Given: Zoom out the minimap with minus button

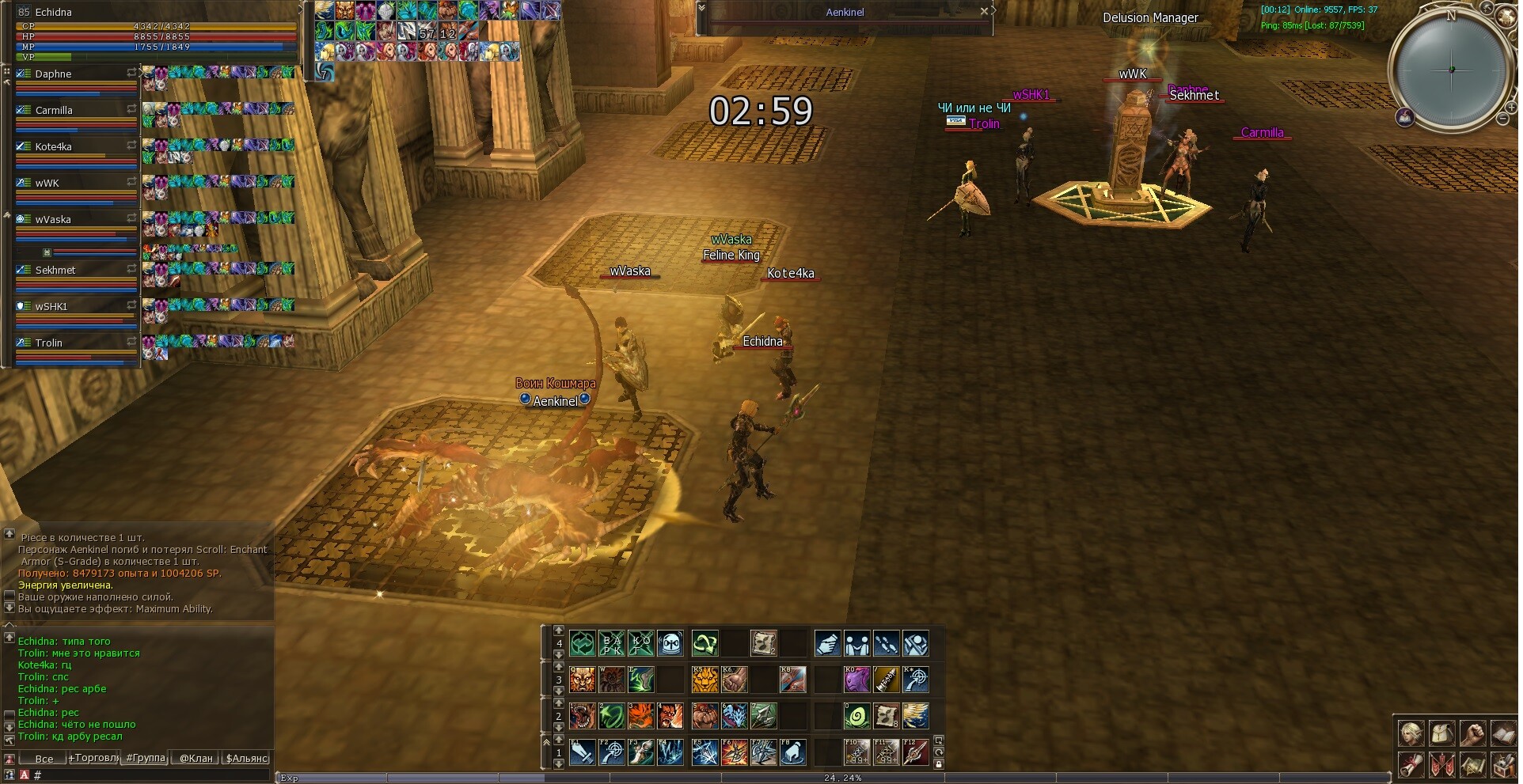Looking at the screenshot, I should (1503, 119).
